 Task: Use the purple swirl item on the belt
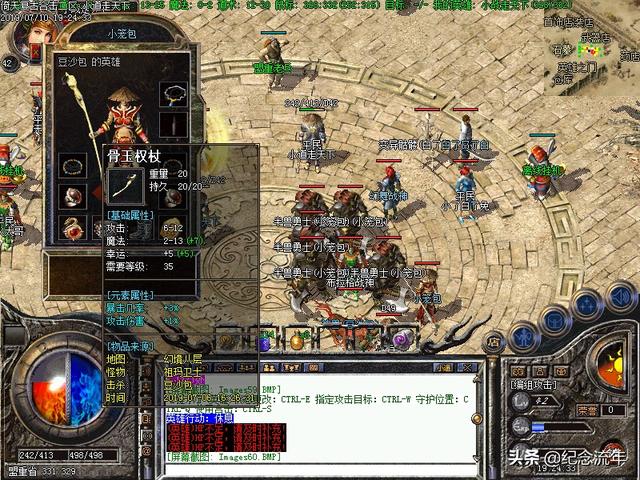(x=401, y=341)
